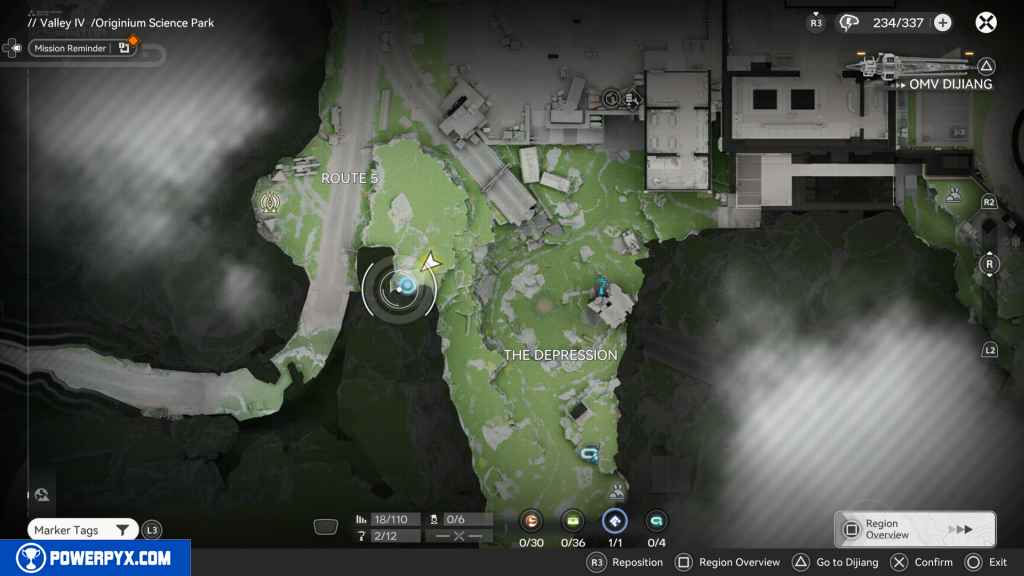Click the cyan figure marker above The Depression

pos(602,287)
